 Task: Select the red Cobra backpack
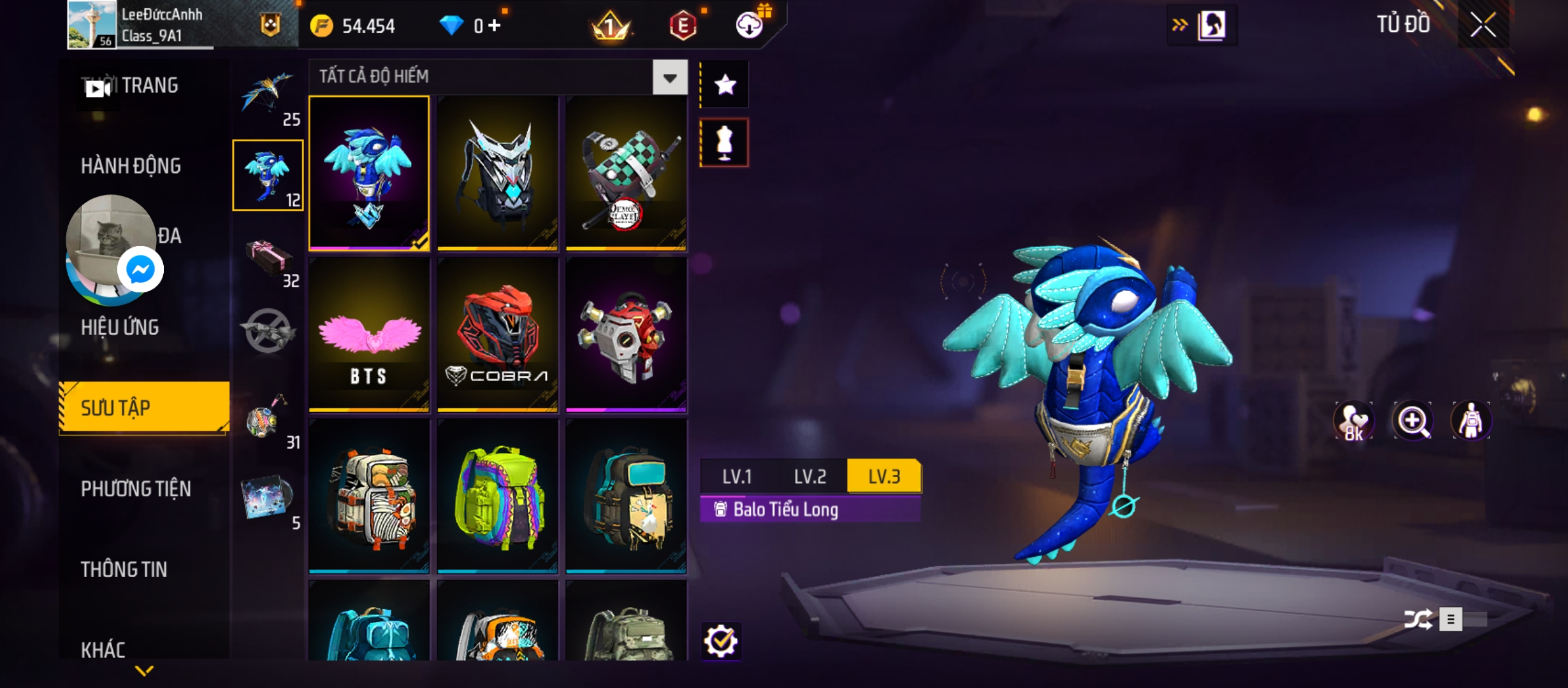click(498, 334)
